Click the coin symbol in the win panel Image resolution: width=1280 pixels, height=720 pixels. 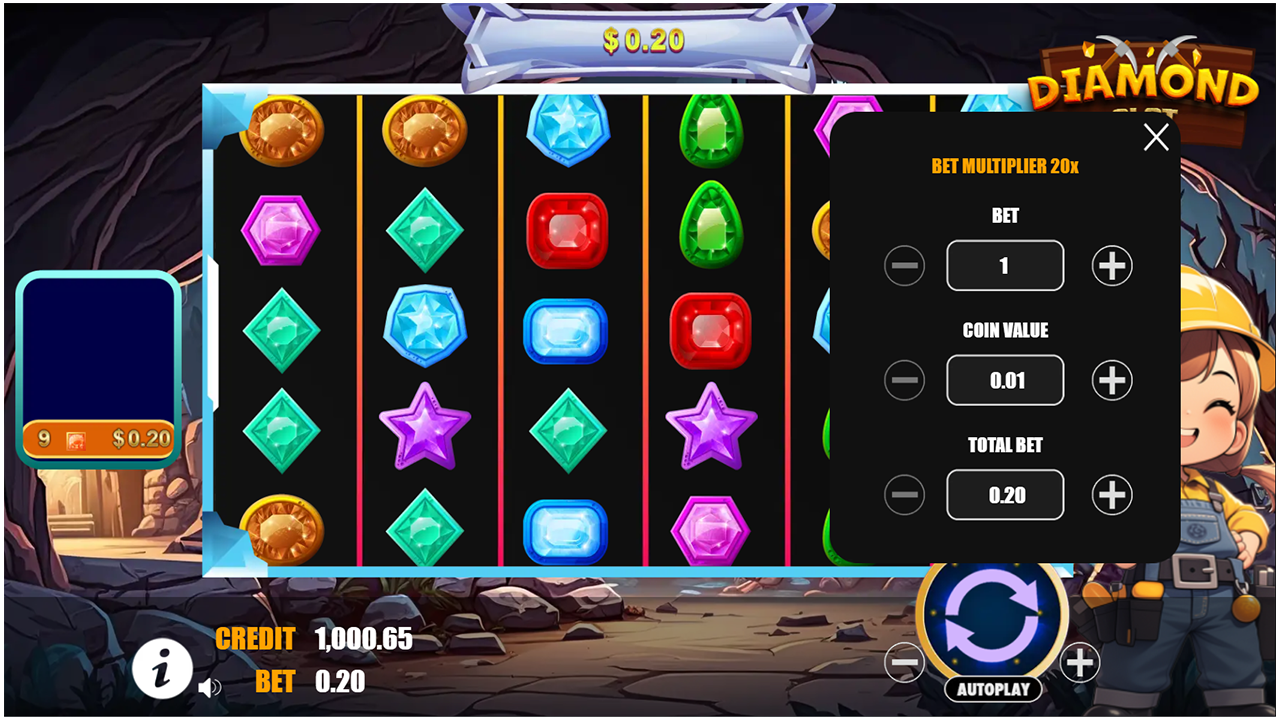coord(76,438)
